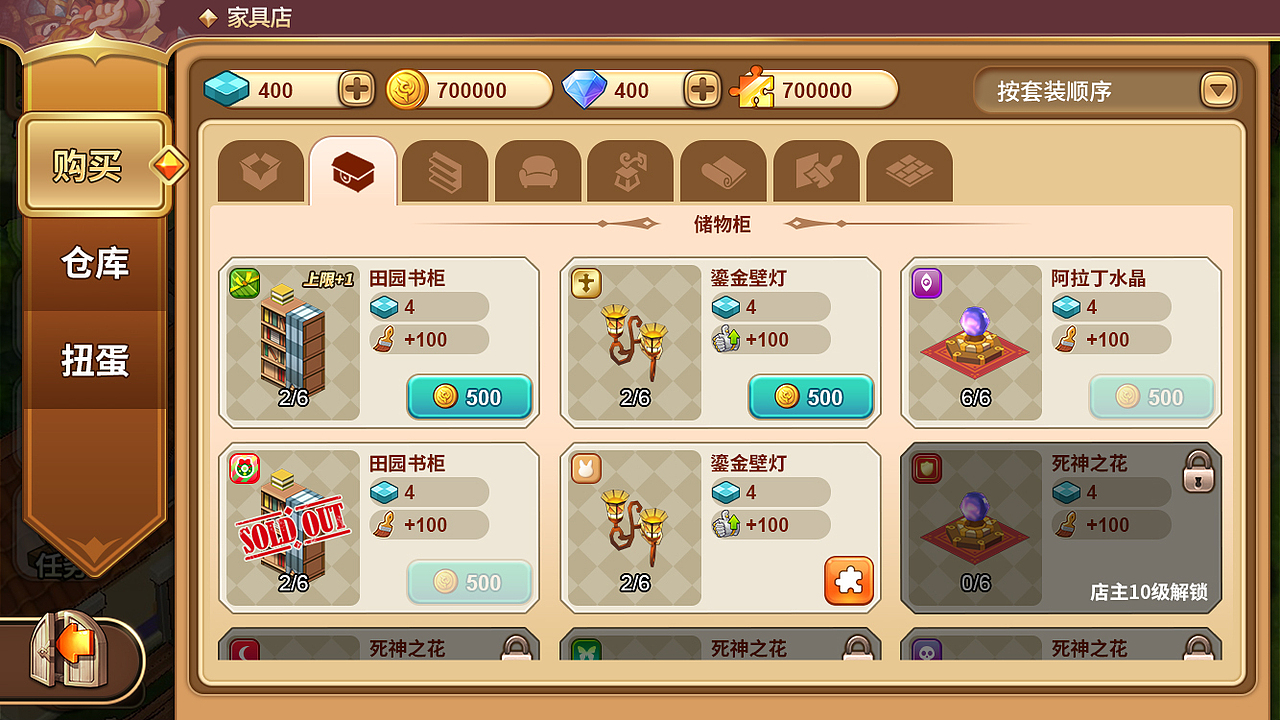Select the shelf category tab icon
1280x720 pixels.
444,170
